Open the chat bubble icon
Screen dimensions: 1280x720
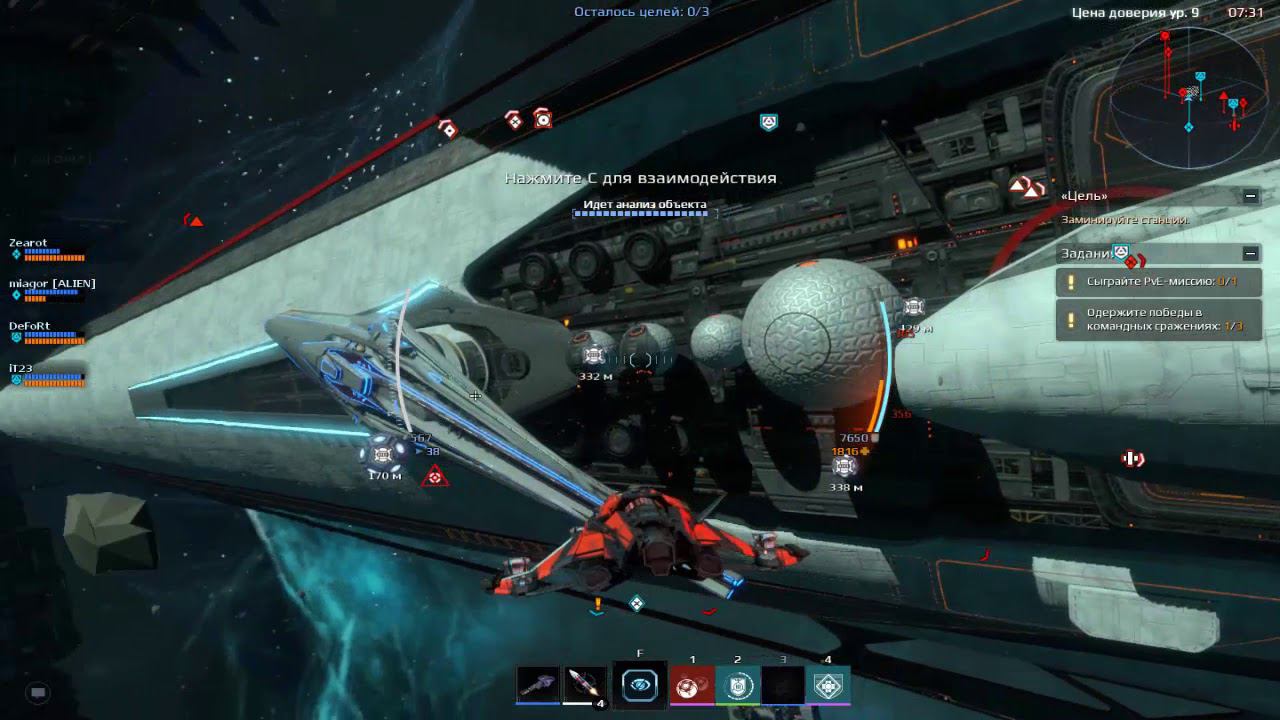click(x=38, y=691)
